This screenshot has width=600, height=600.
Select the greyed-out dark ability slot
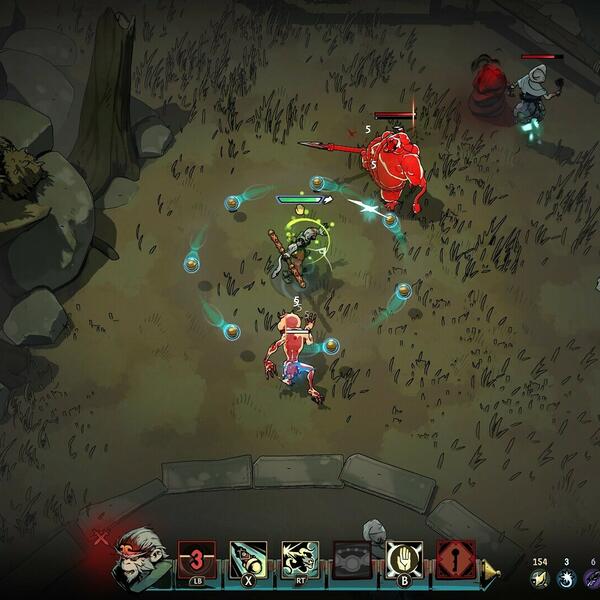(x=352, y=559)
